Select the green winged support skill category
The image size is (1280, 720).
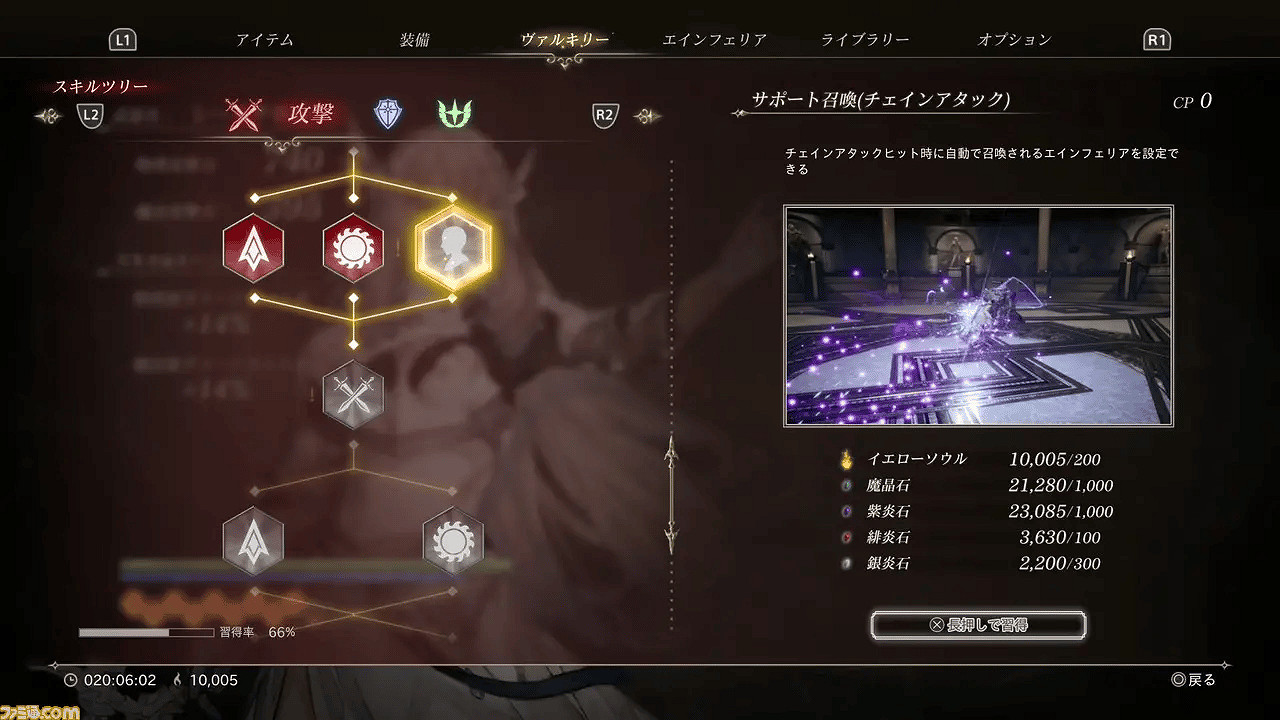tap(454, 113)
